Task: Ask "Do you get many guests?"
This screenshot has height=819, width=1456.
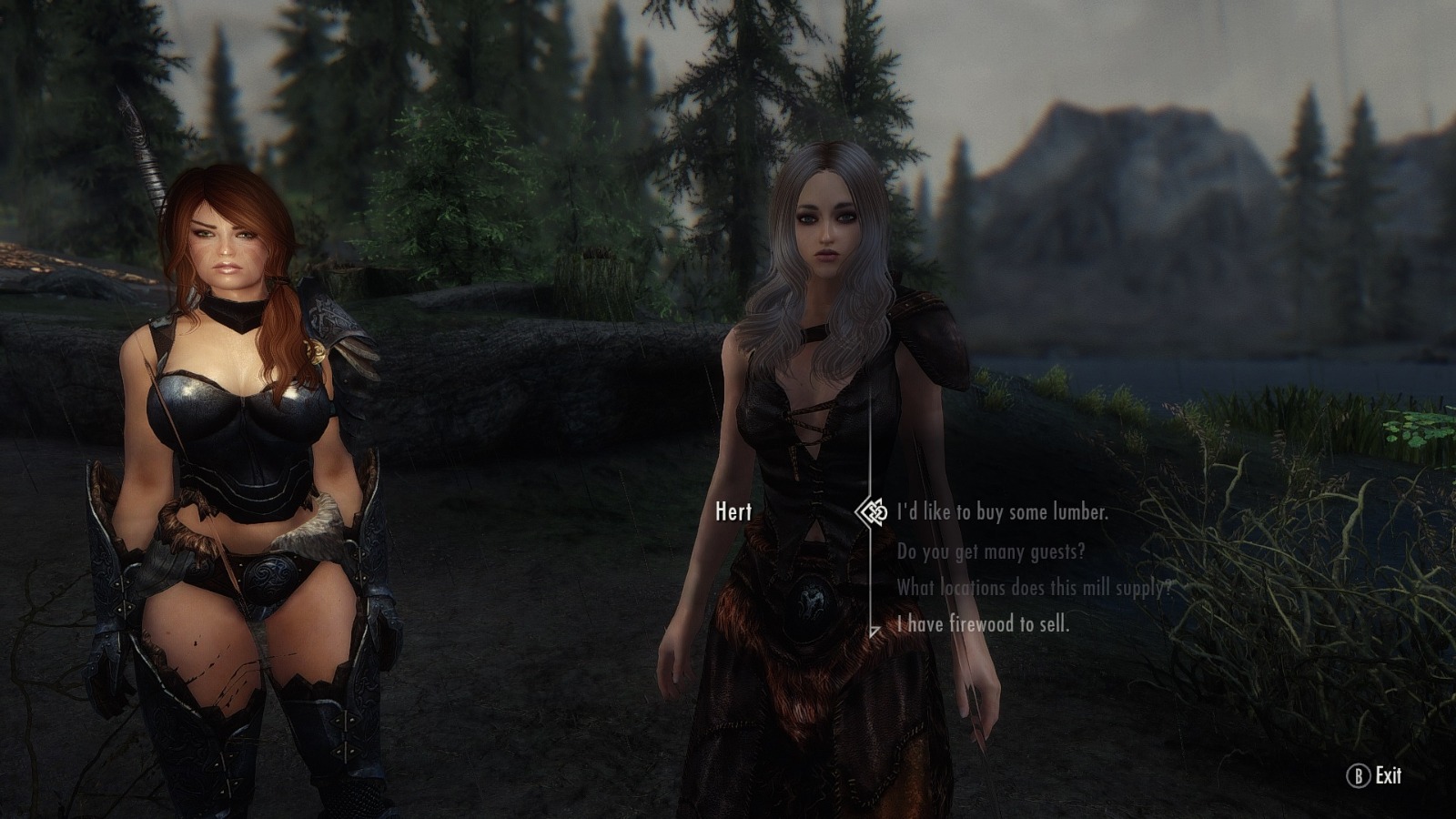Action: pos(991,551)
